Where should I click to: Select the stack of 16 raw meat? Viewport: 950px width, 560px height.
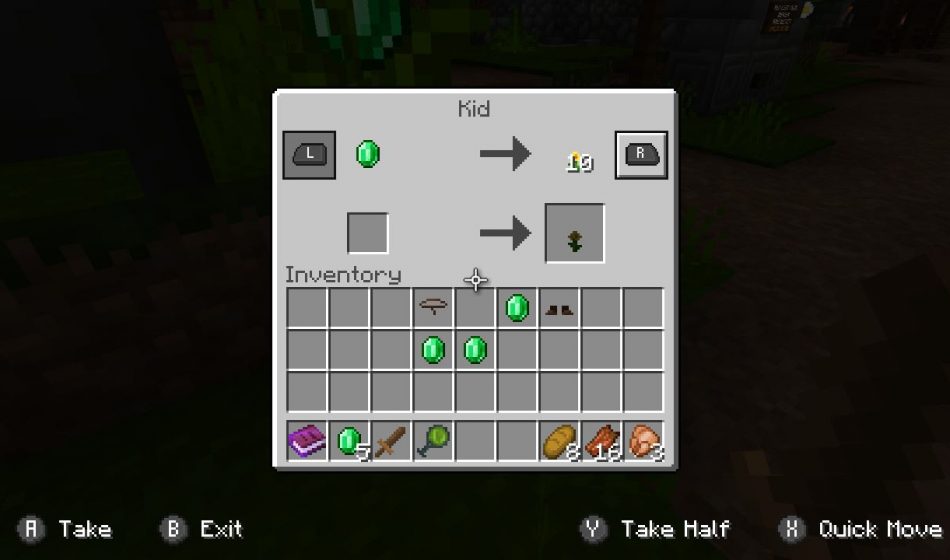click(x=601, y=440)
